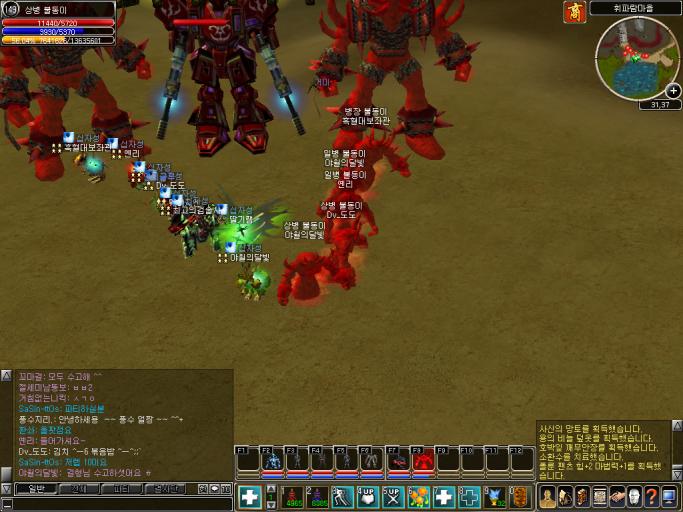Open the character portrait menu icon

(x=548, y=497)
